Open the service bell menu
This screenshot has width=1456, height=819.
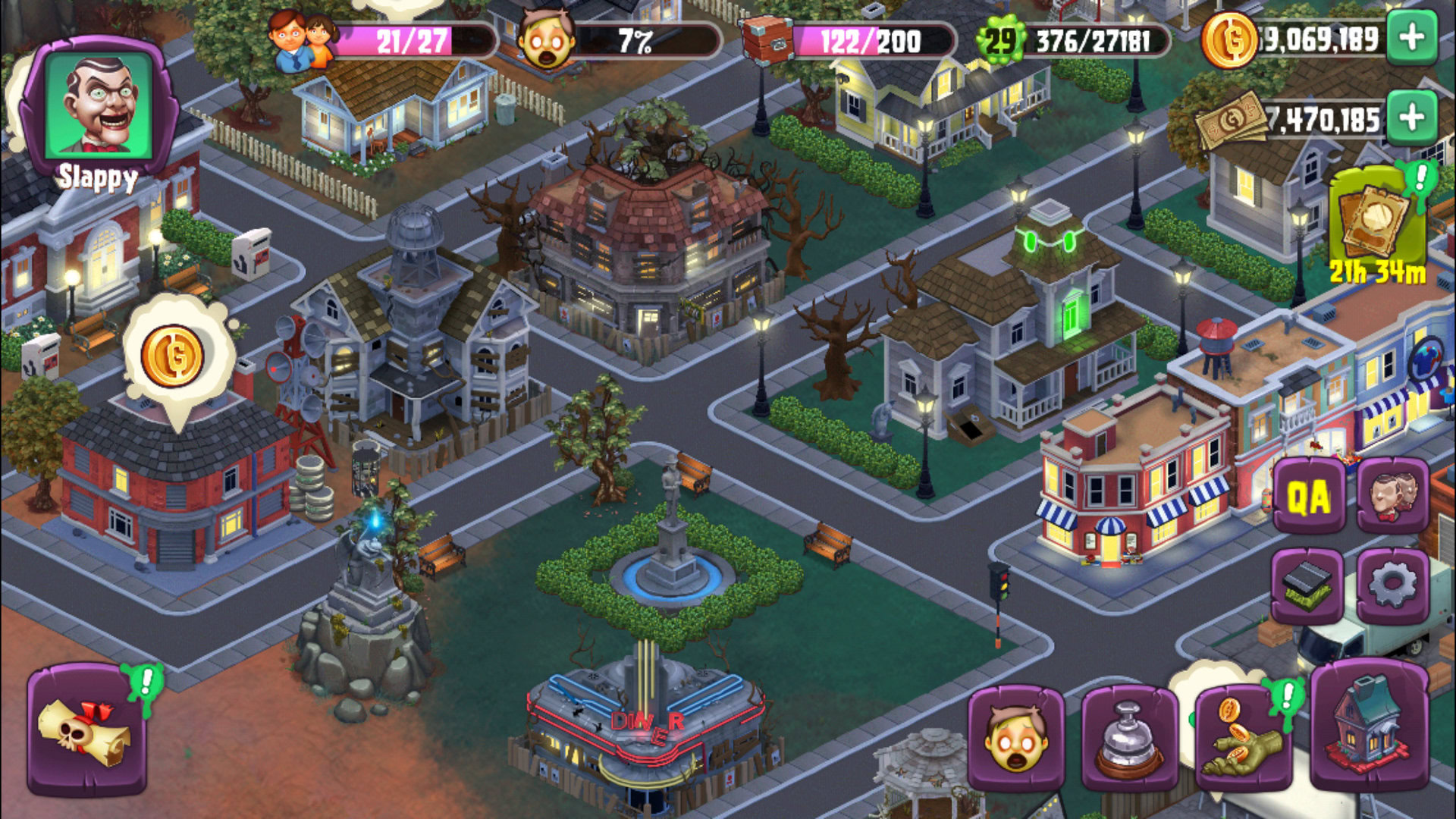[x=1129, y=738]
